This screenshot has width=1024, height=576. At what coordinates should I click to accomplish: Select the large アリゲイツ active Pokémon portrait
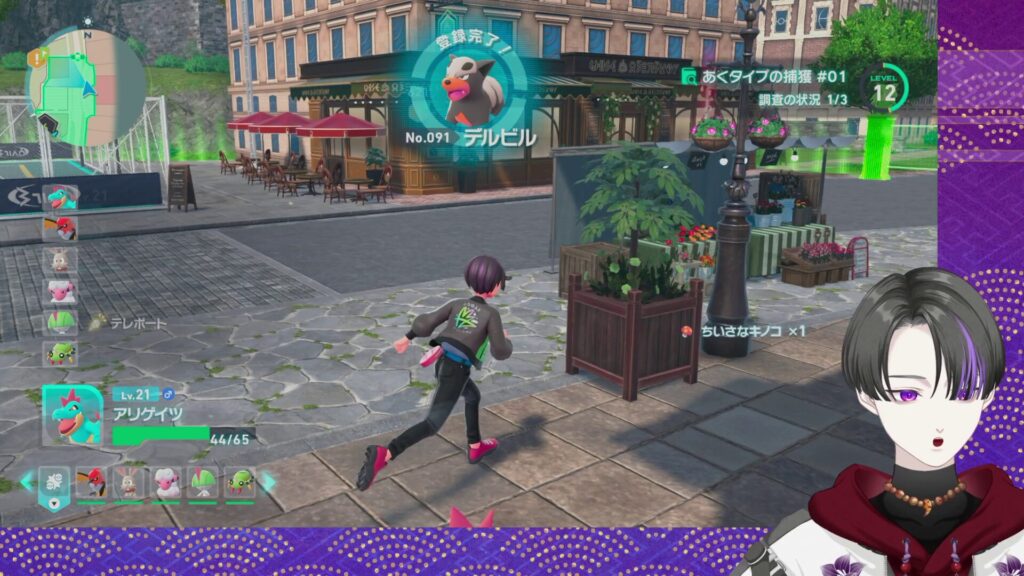[71, 415]
